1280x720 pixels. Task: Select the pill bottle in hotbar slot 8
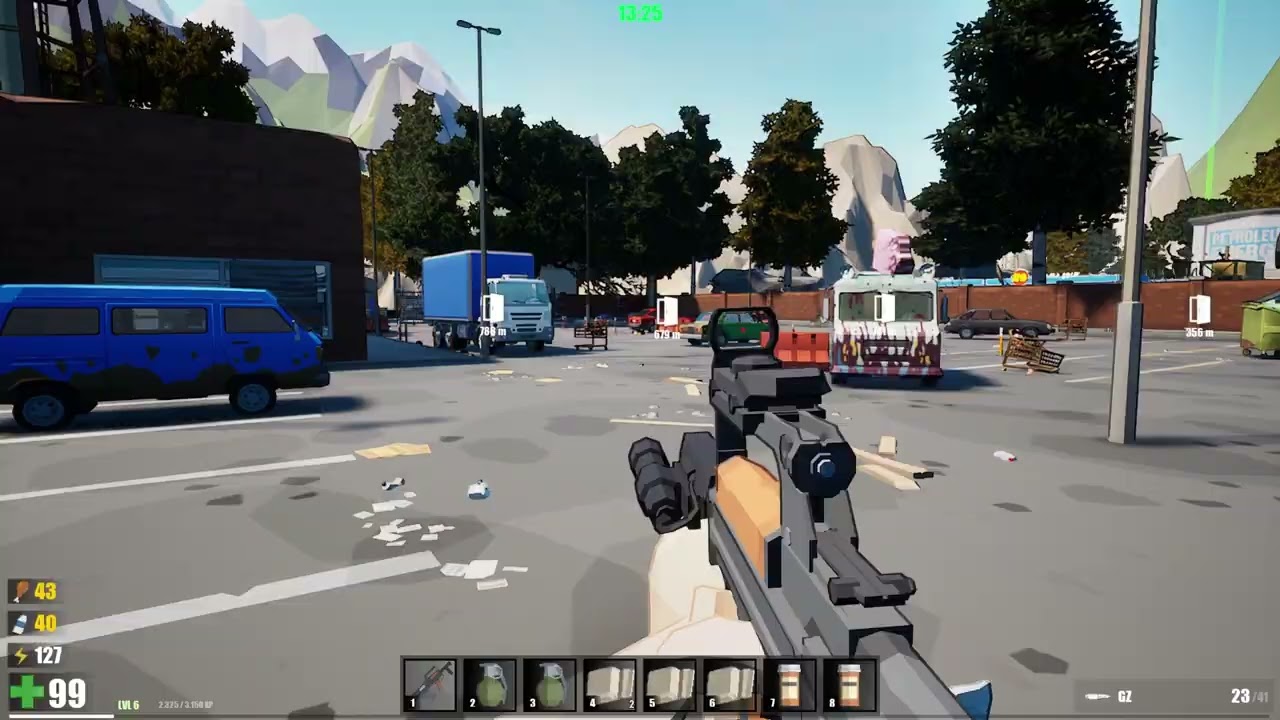click(790, 684)
